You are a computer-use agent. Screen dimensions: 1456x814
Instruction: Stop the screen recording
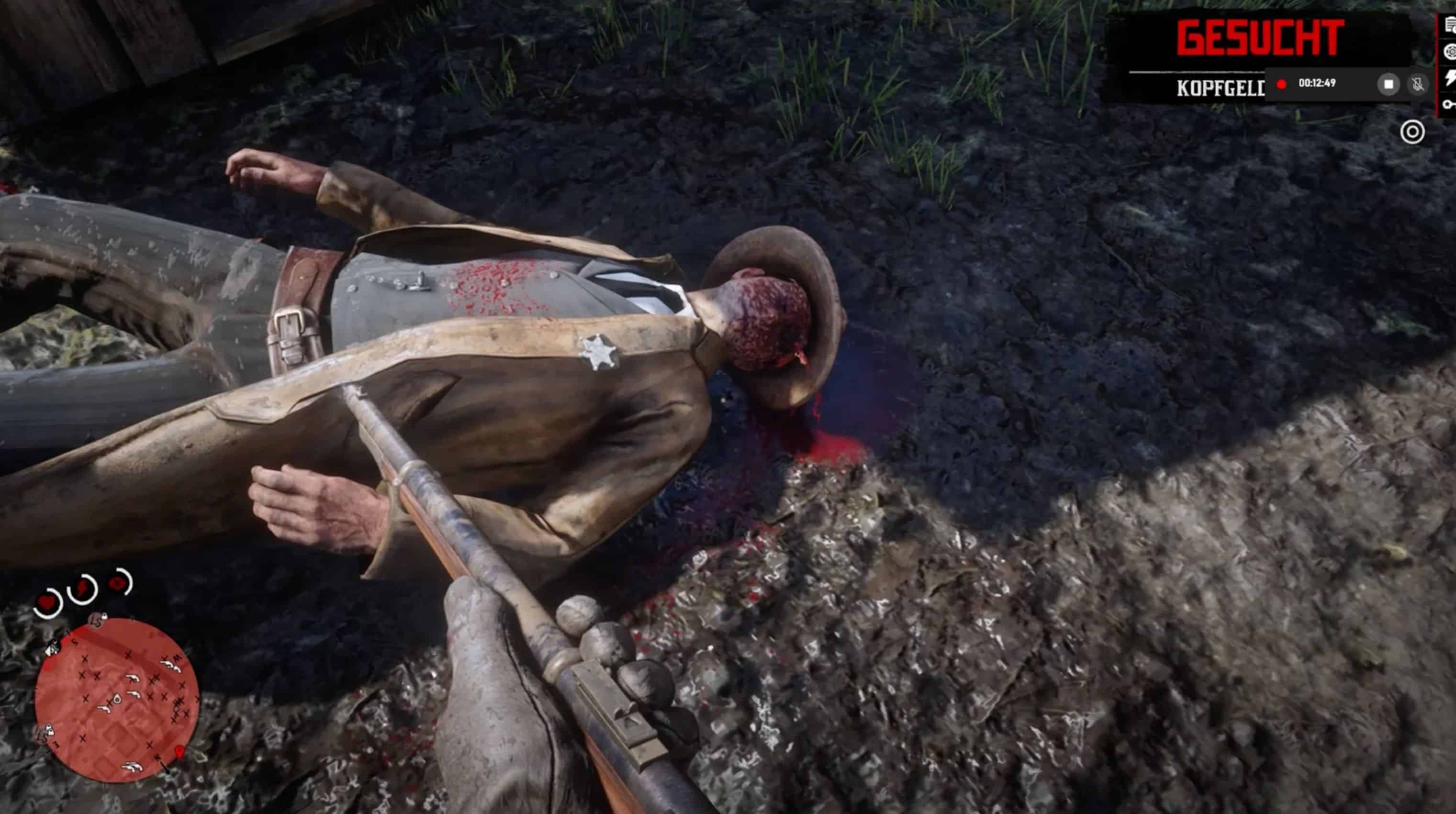point(1388,84)
